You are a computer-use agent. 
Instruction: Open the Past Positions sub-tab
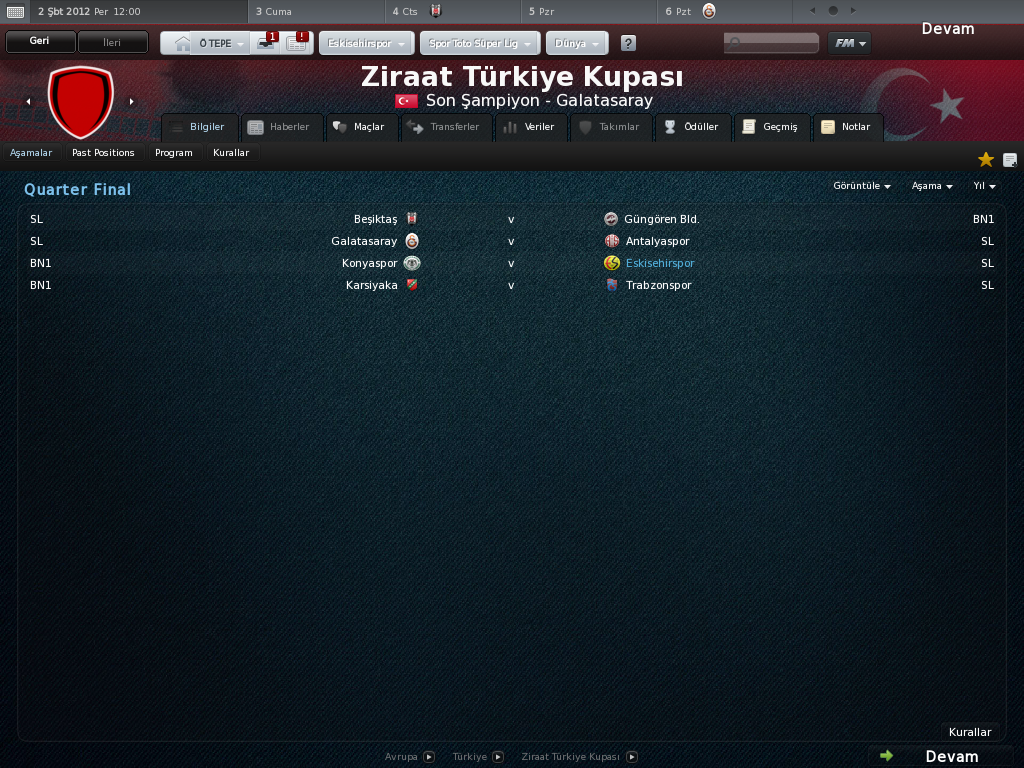coord(103,153)
